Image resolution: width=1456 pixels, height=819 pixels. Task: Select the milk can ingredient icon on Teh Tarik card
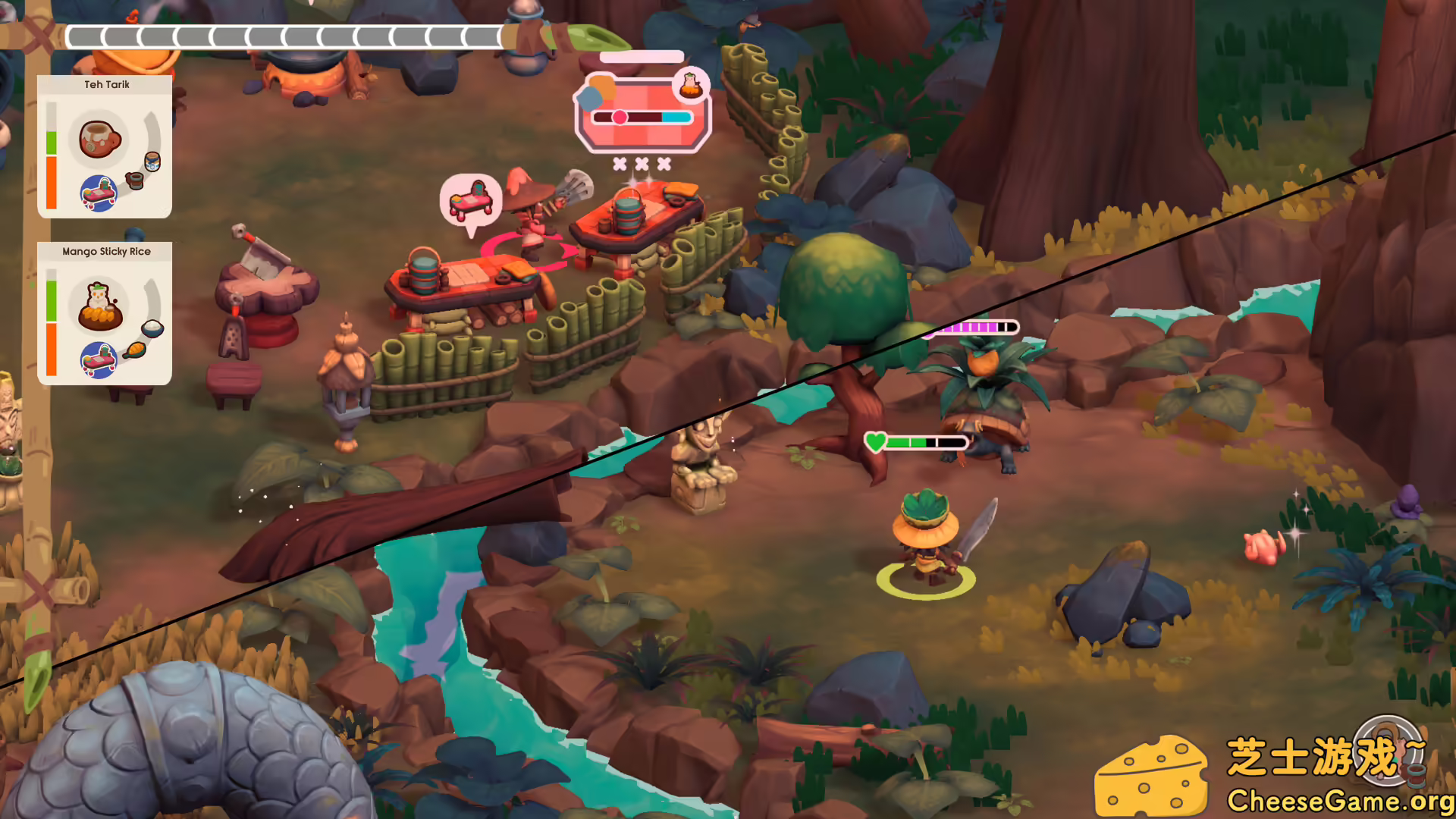click(x=152, y=160)
